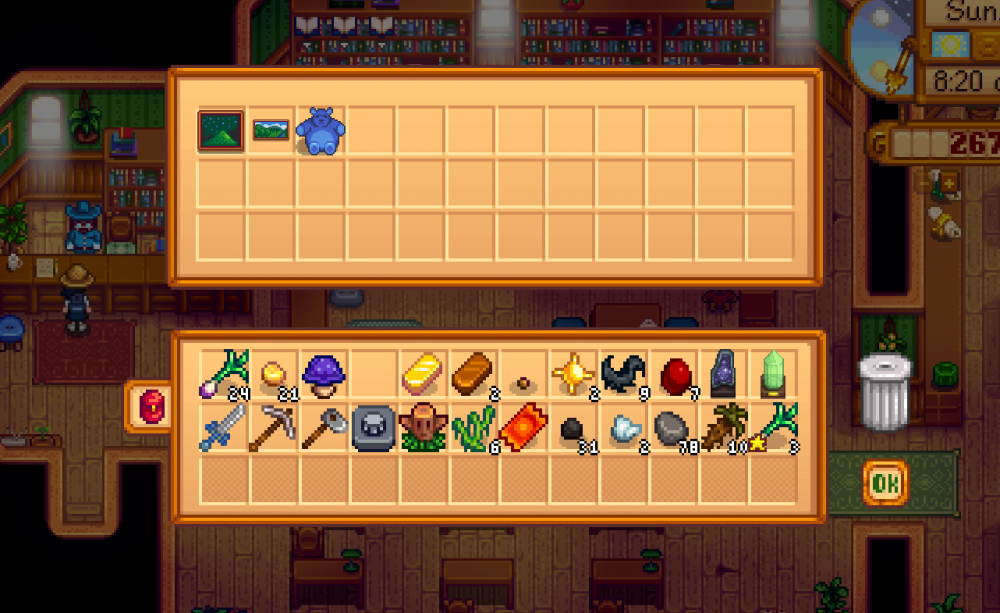Select the pickaxe tool slot

pos(274,427)
